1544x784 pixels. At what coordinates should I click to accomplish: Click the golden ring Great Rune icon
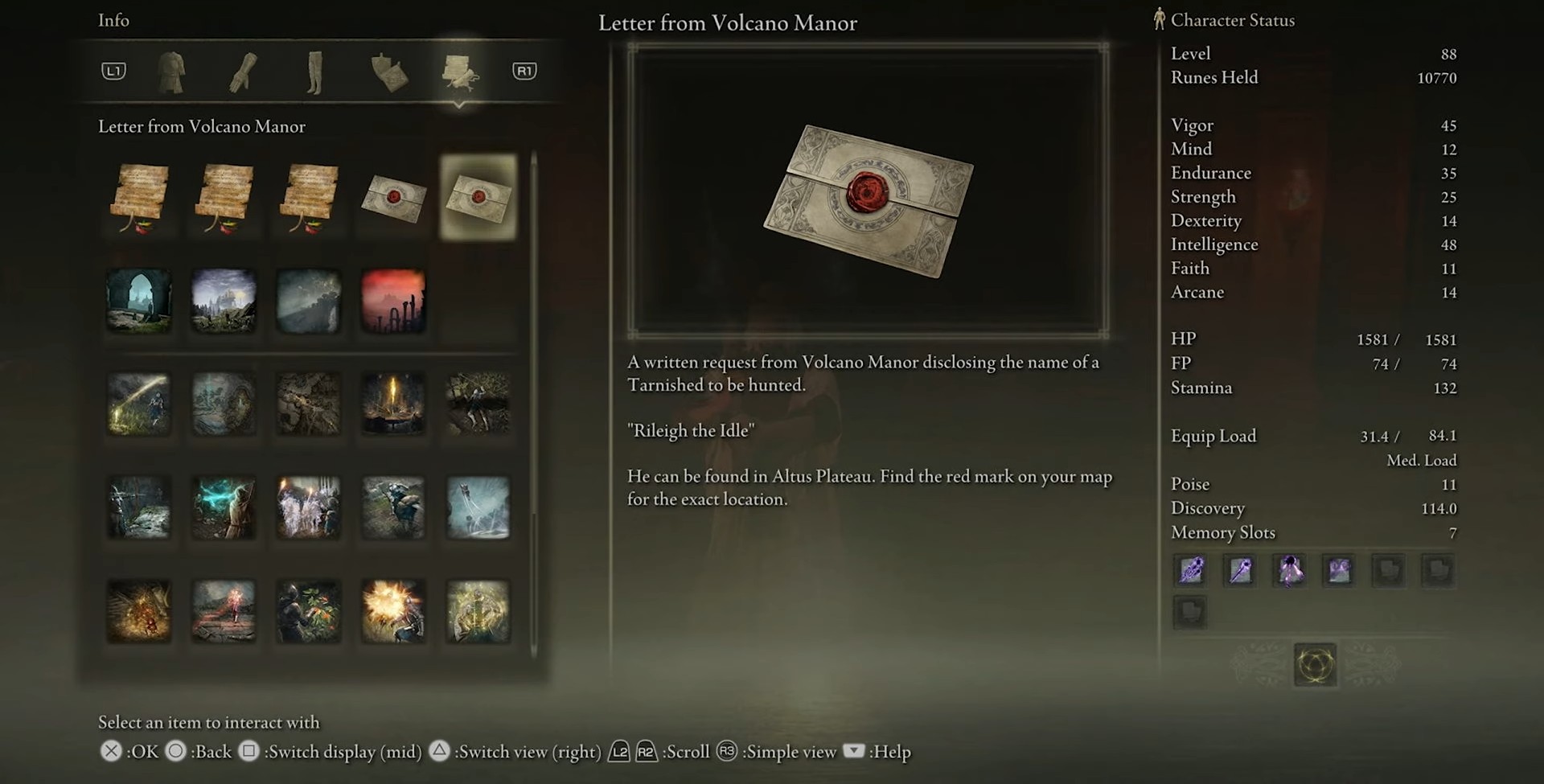click(1315, 665)
